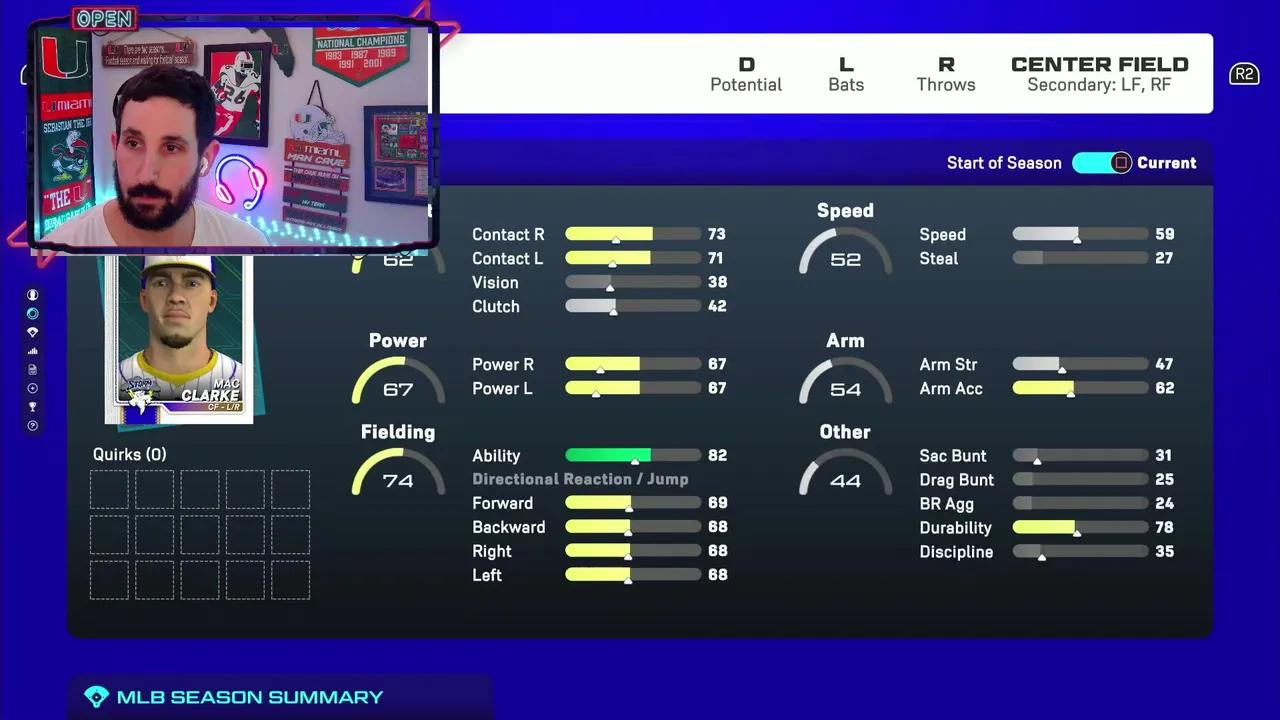
Task: Select an empty Quirks slot
Action: [109, 489]
